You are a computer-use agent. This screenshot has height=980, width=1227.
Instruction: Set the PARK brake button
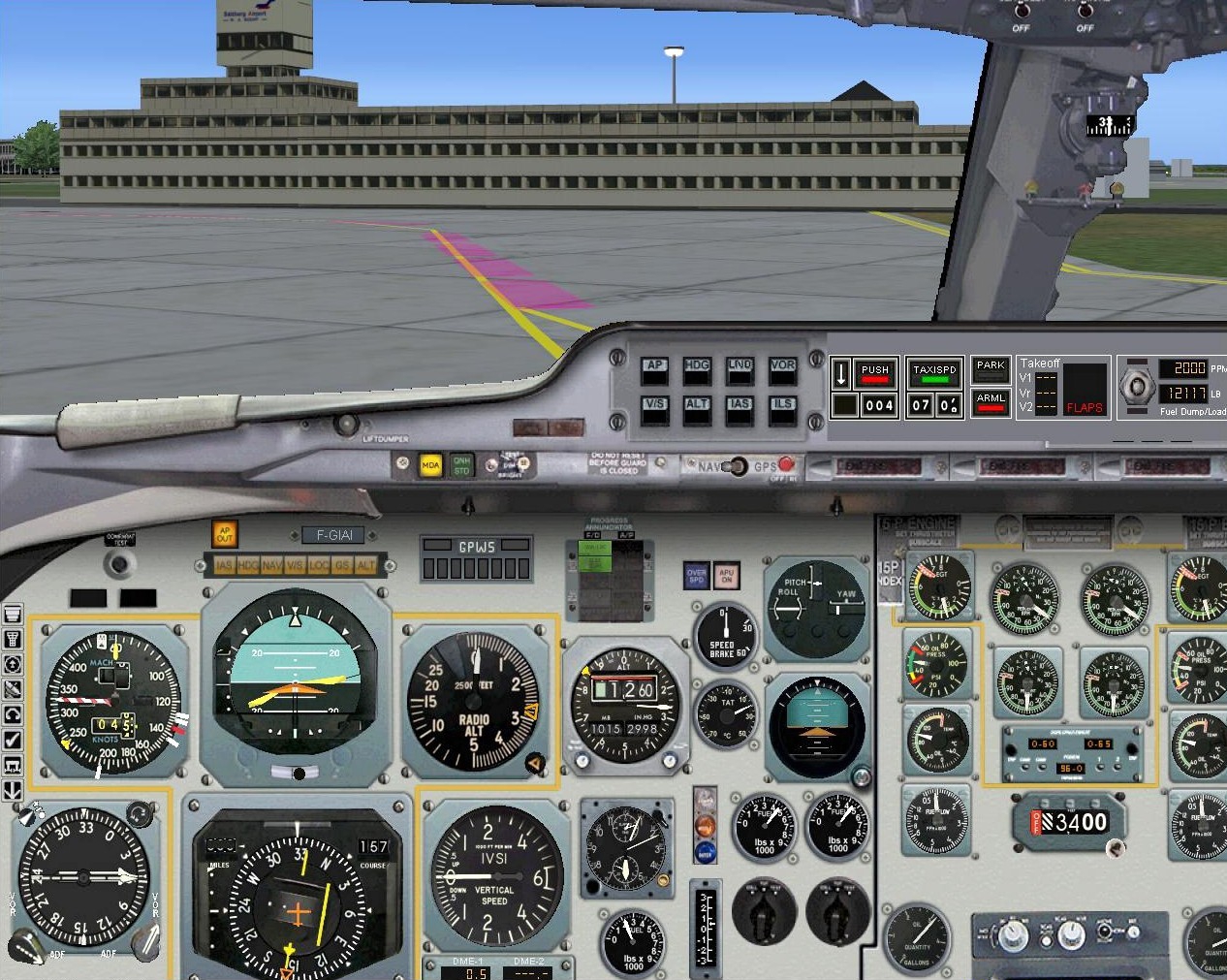[991, 369]
